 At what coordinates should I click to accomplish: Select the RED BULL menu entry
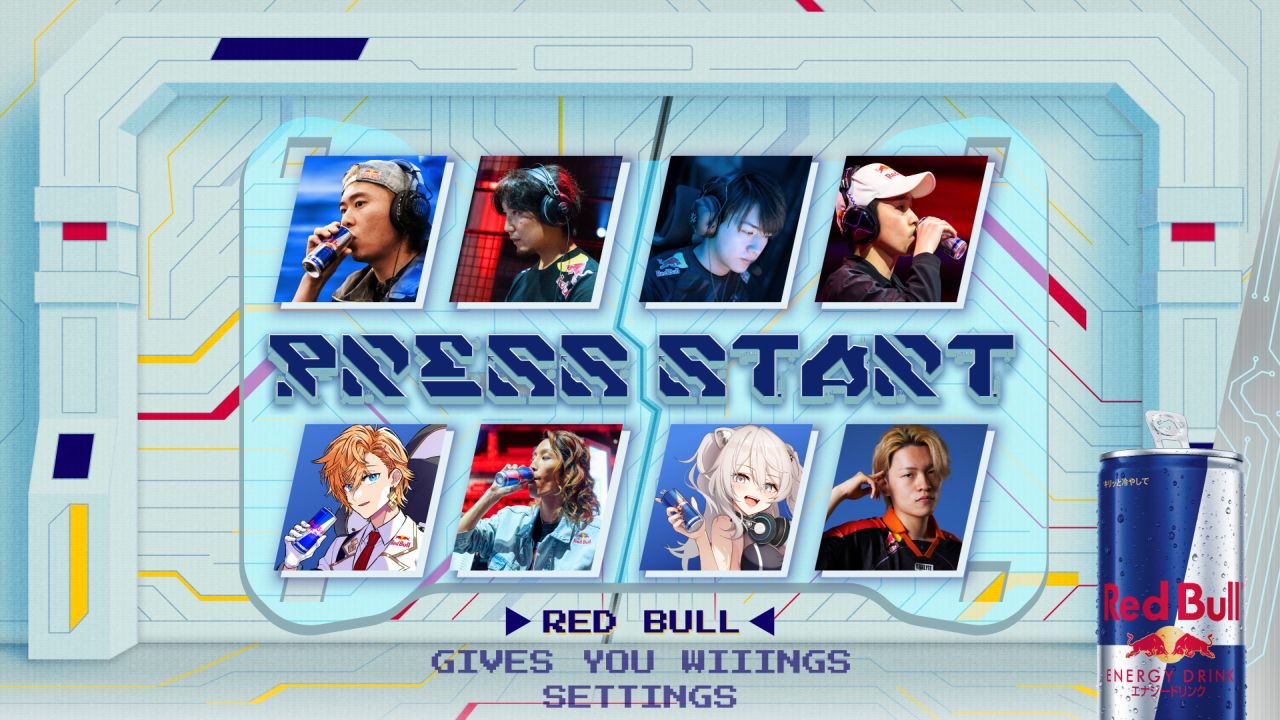click(x=640, y=621)
